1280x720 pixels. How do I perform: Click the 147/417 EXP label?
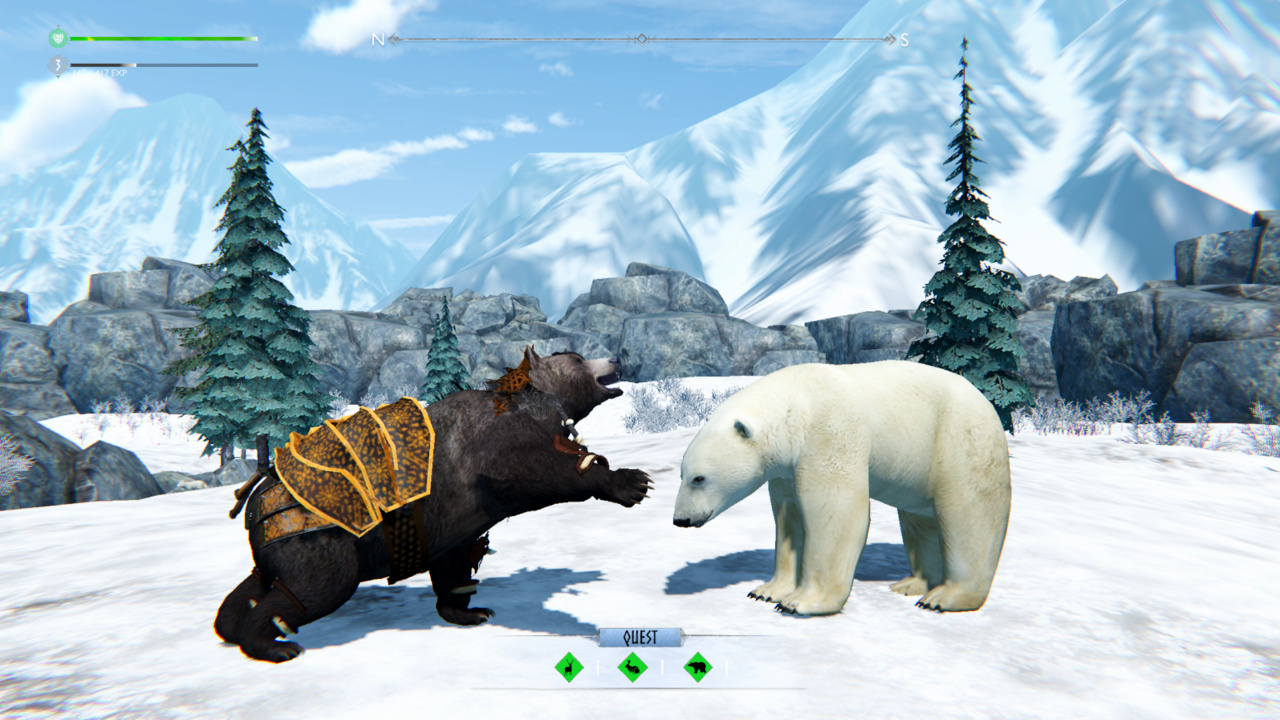coord(100,73)
